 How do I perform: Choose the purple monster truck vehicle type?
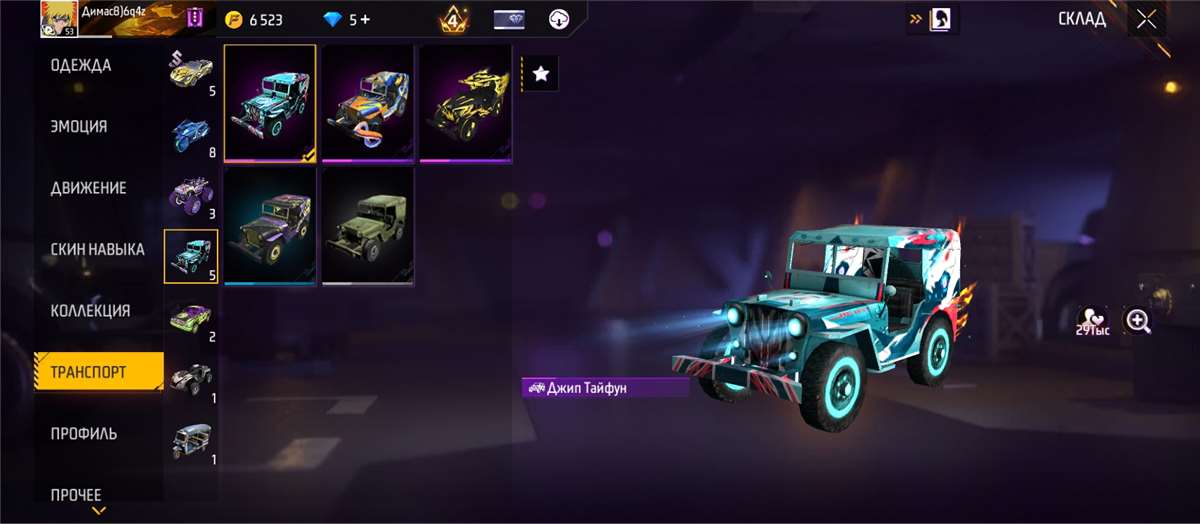pyautogui.click(x=191, y=194)
